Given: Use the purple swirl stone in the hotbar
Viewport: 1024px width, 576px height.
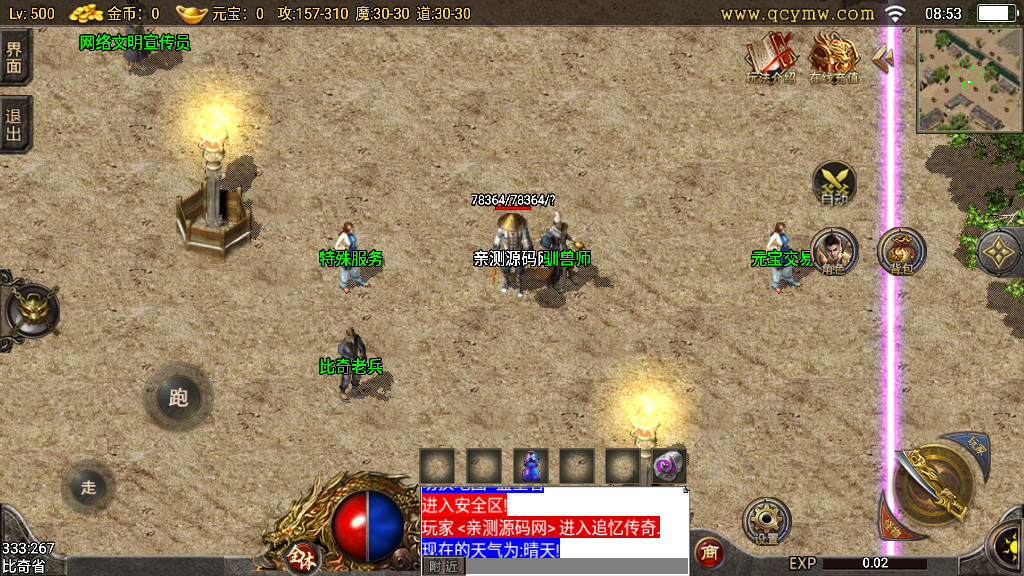Looking at the screenshot, I should click(668, 466).
